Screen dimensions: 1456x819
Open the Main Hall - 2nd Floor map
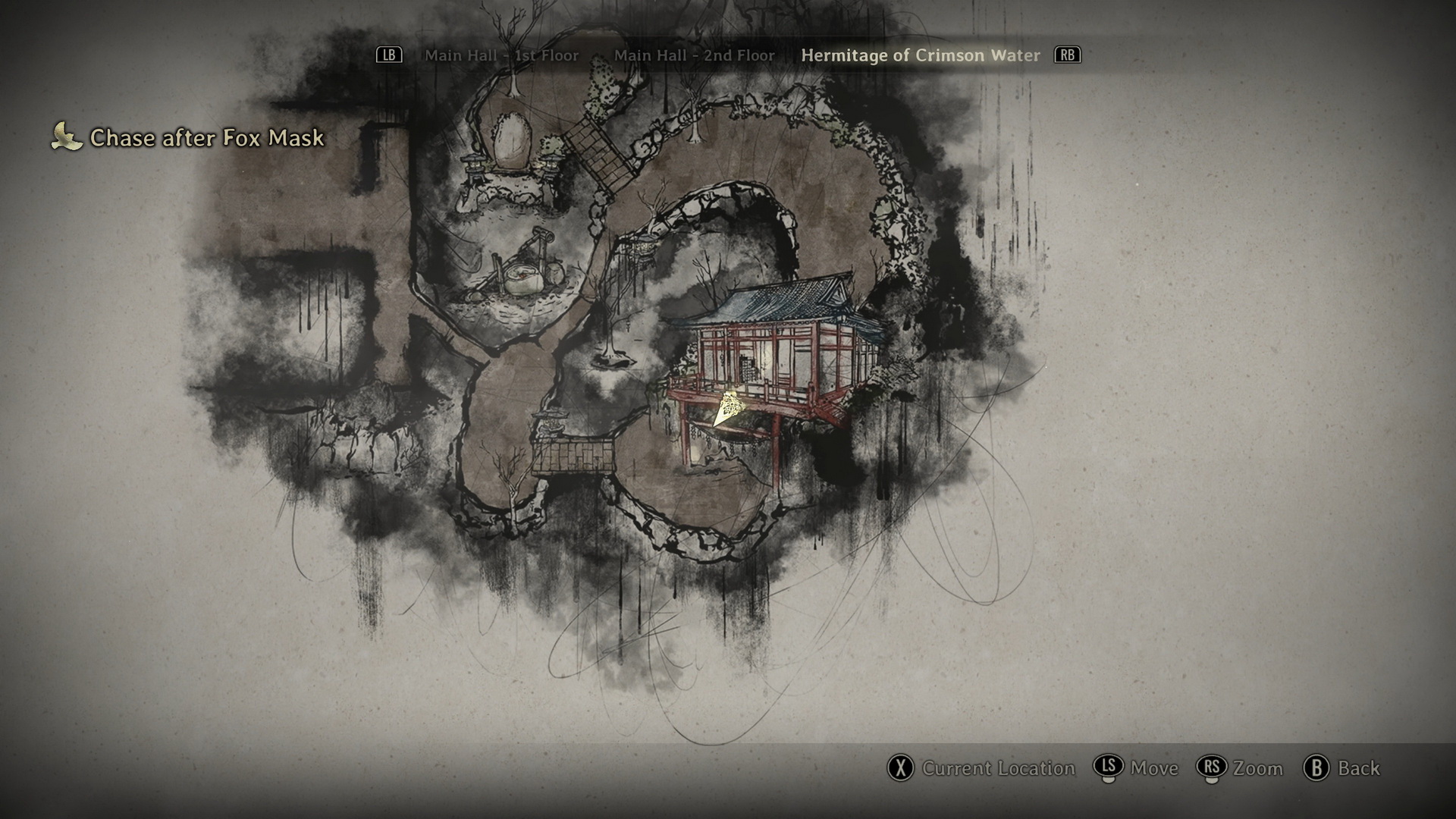[x=694, y=55]
